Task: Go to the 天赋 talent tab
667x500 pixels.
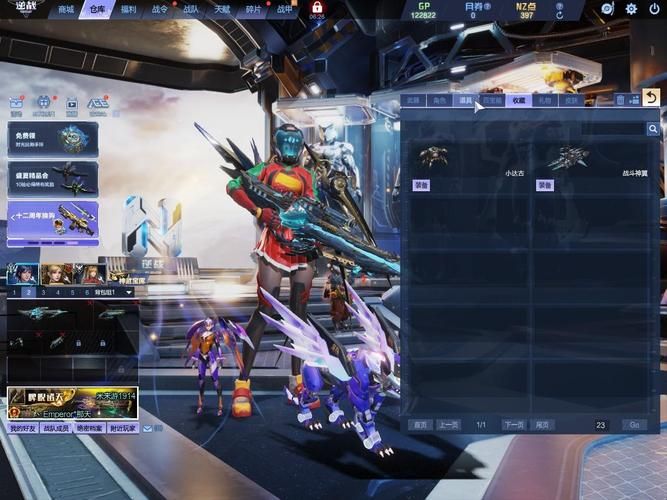Action: (221, 10)
